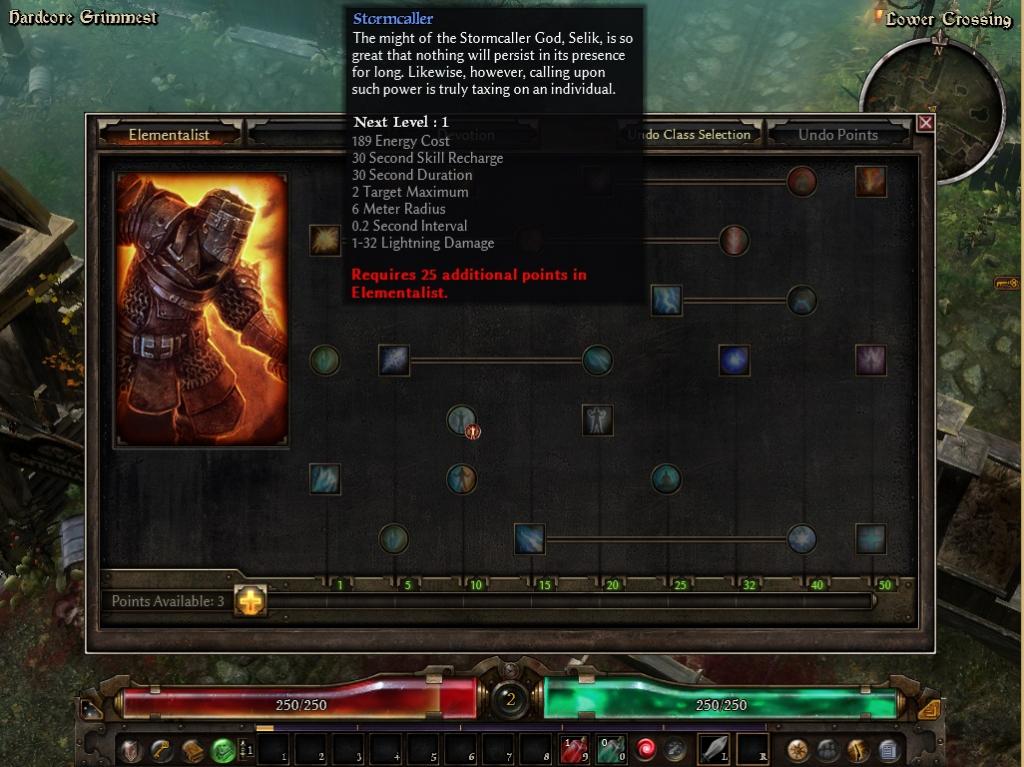1024x767 pixels.
Task: Open the shield icon menu on the bottom bar
Action: point(130,749)
